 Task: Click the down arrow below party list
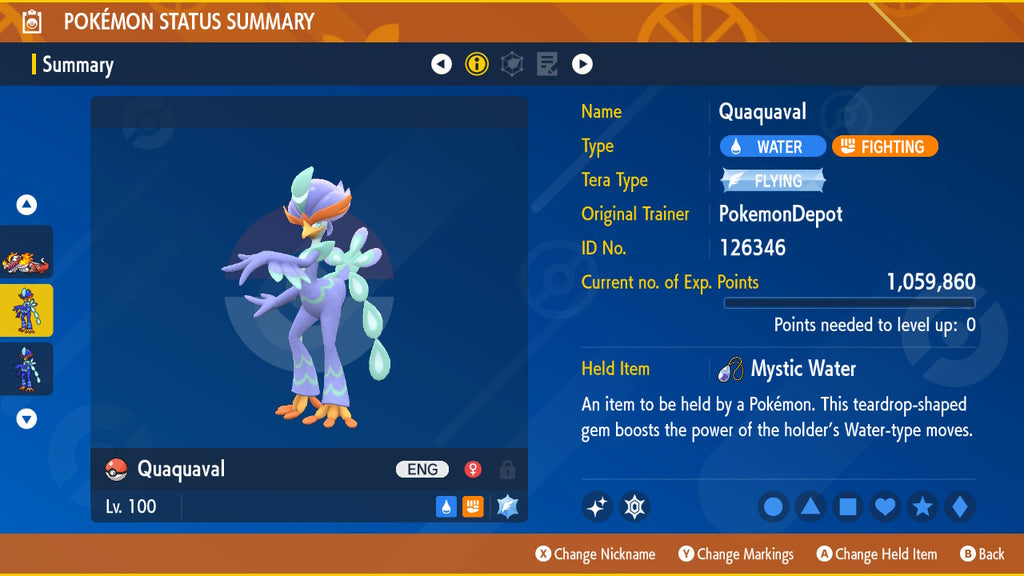click(x=27, y=419)
